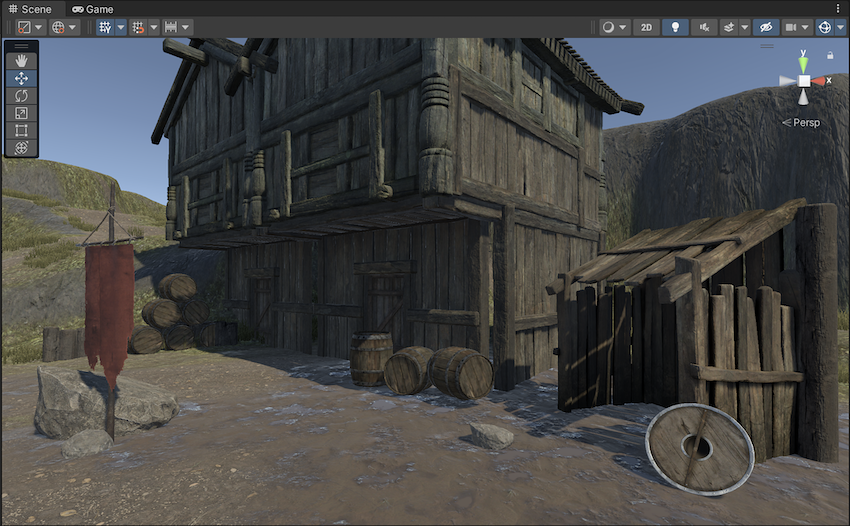Activate the Rect tool
The height and width of the screenshot is (526, 850).
(21, 130)
